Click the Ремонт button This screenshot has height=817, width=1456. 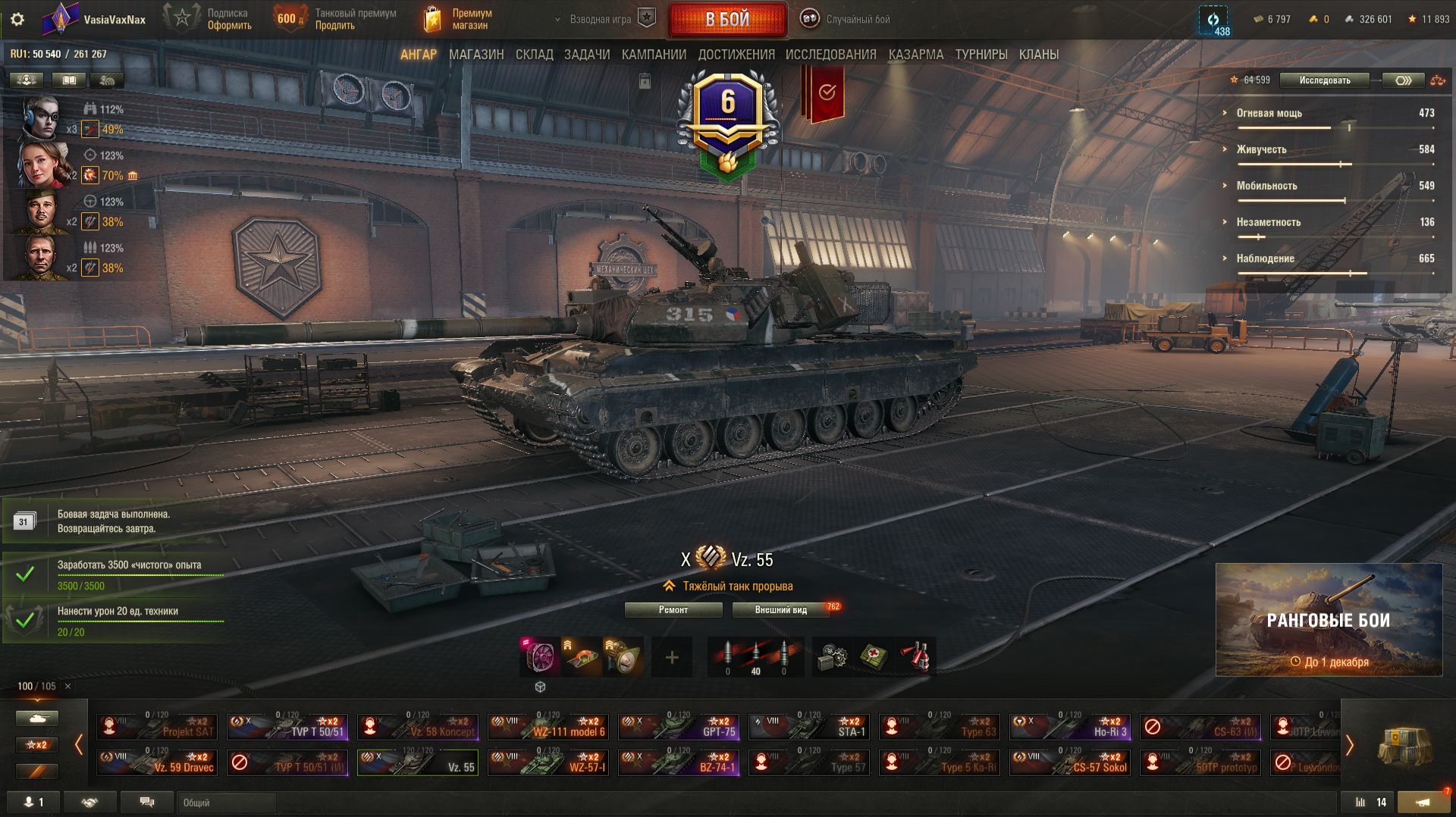[x=673, y=610]
